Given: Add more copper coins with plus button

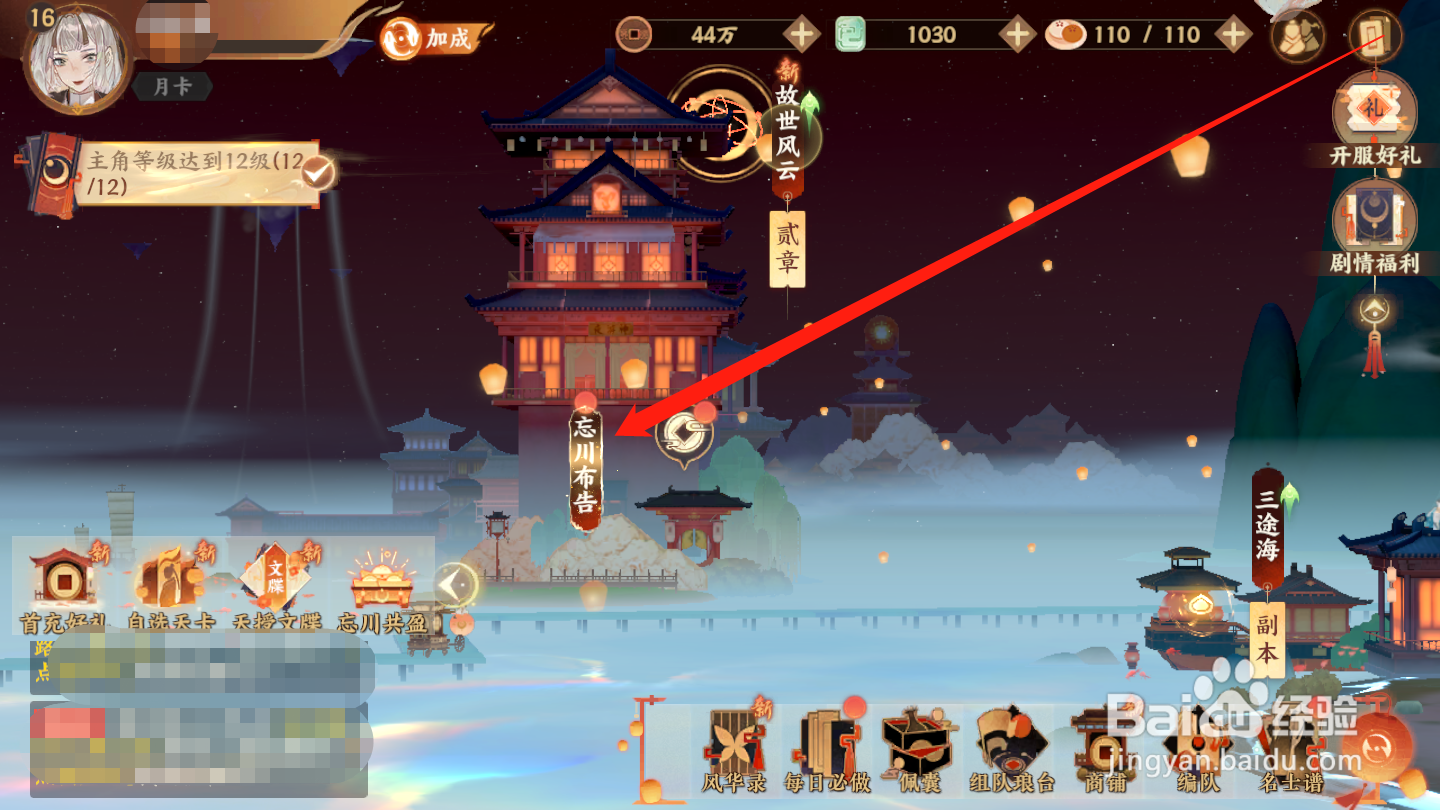Looking at the screenshot, I should point(802,35).
